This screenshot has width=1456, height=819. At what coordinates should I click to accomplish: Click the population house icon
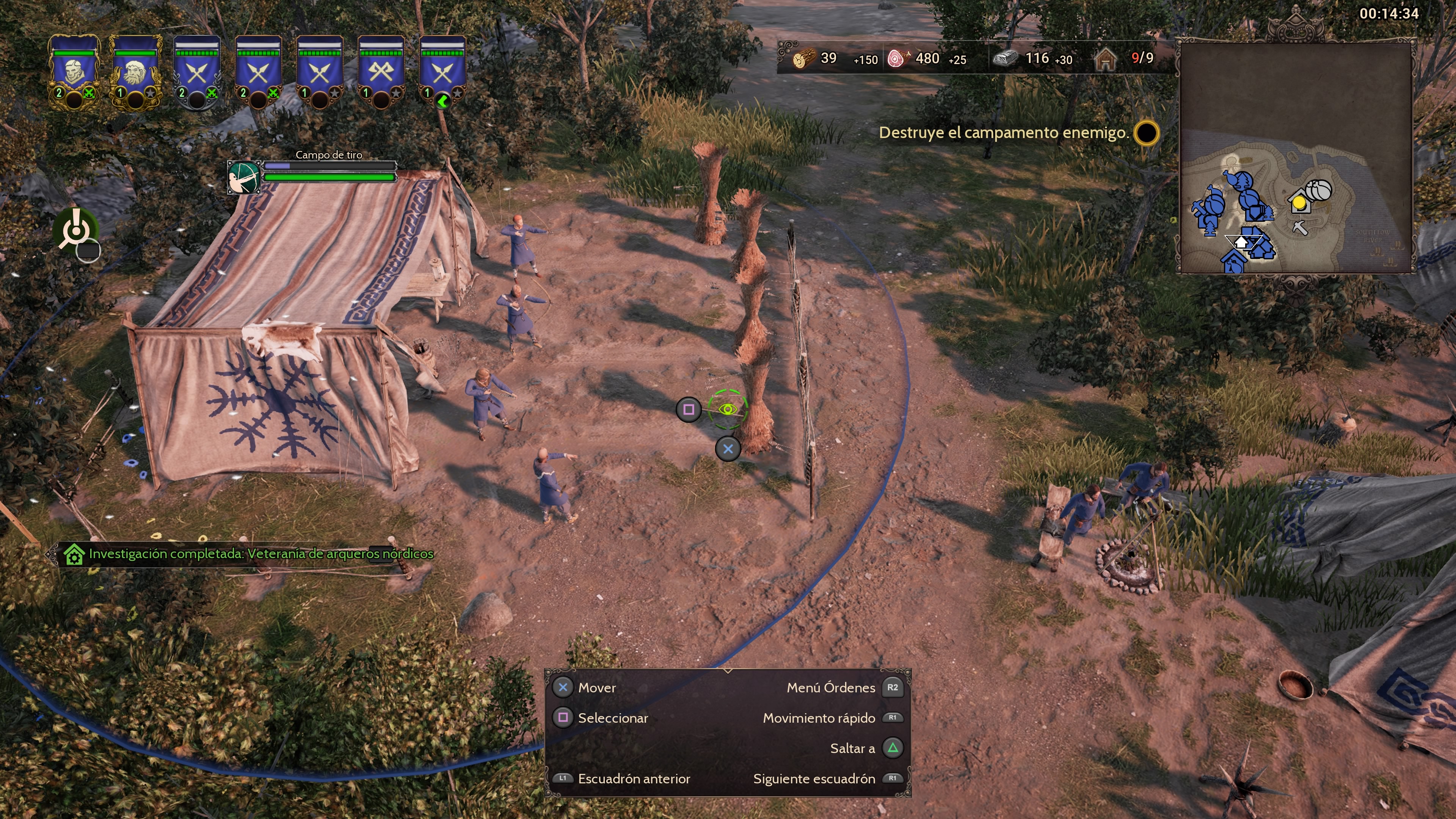point(1105,59)
